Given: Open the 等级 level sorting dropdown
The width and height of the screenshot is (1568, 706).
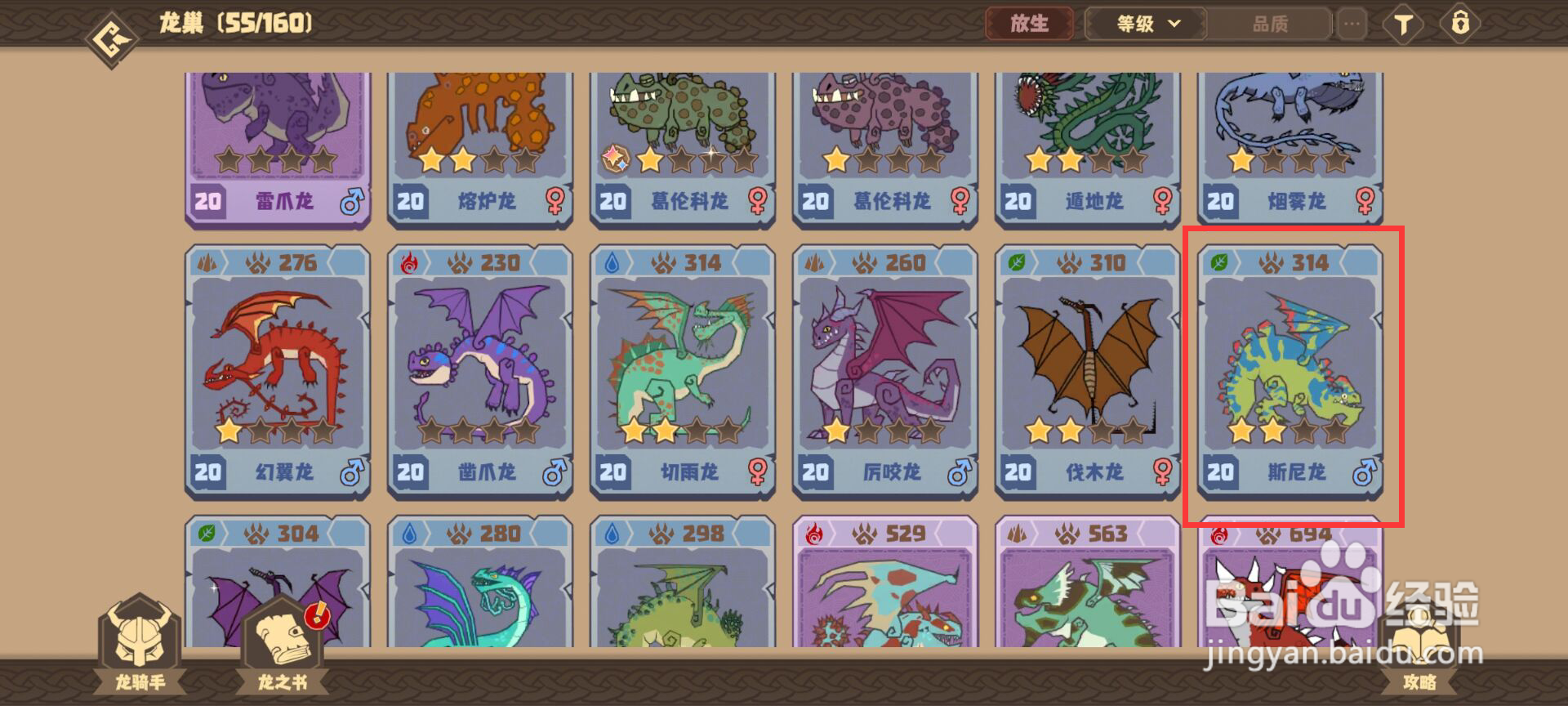Looking at the screenshot, I should click(1143, 24).
